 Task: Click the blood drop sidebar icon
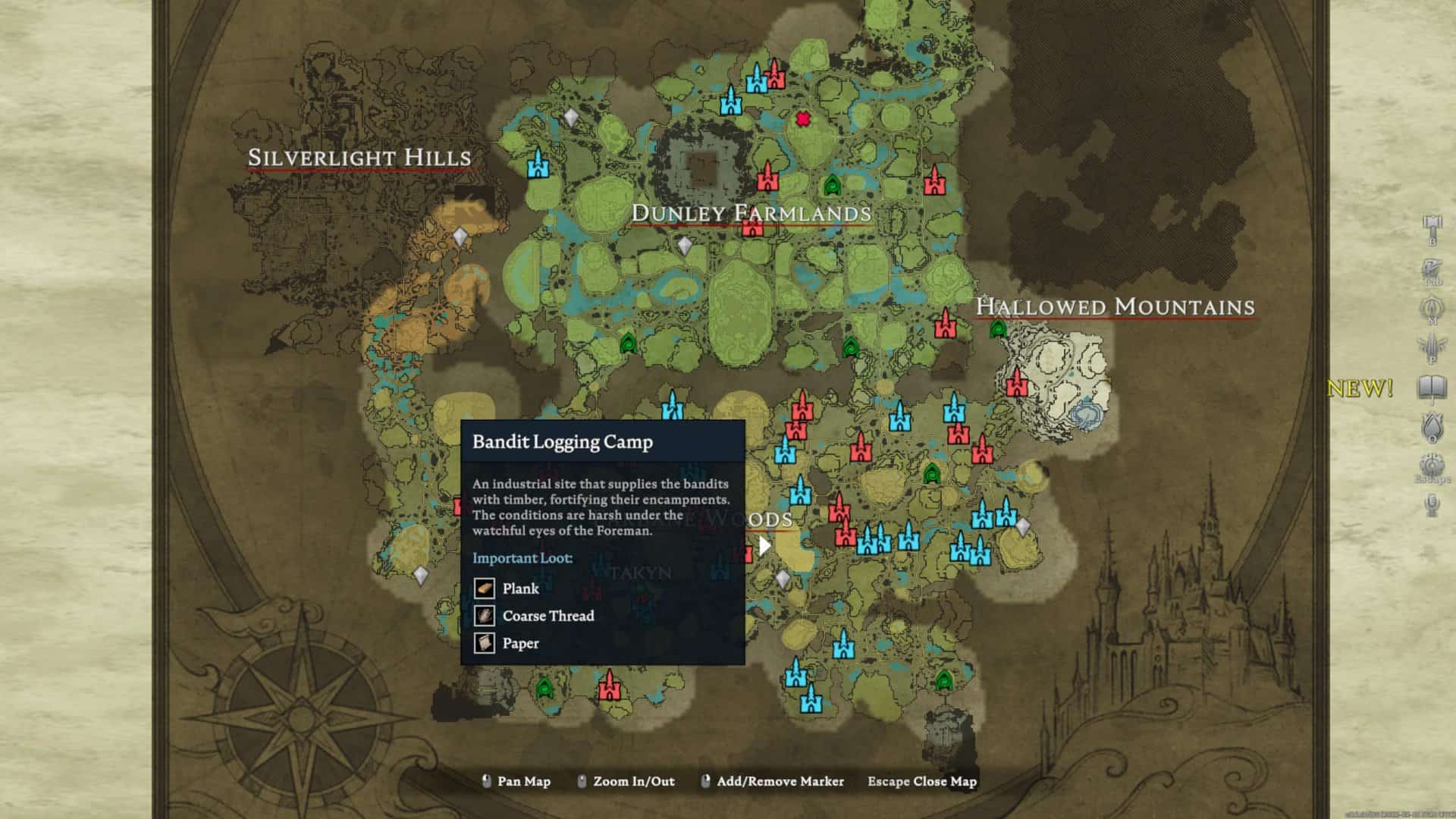coord(1432,425)
